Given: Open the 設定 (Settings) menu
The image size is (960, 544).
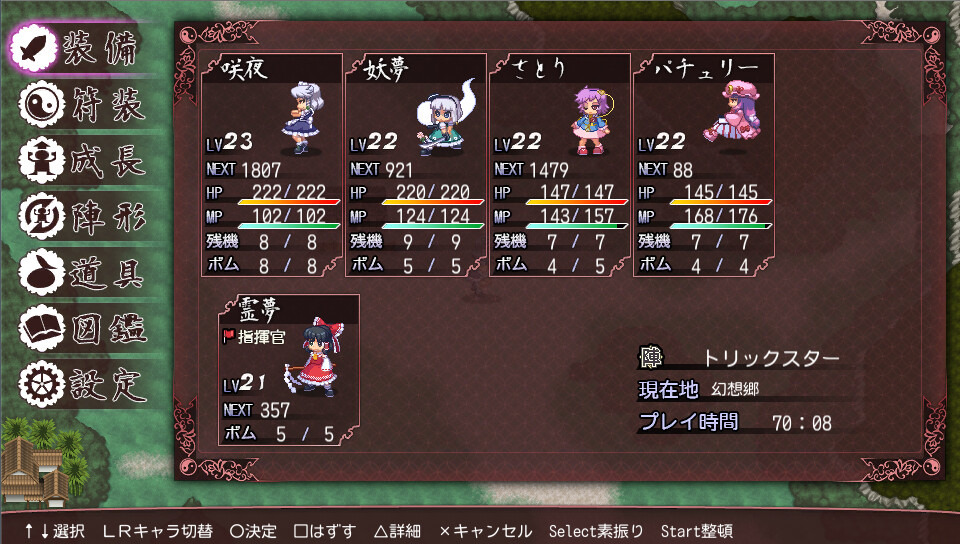Looking at the screenshot, I should pyautogui.click(x=80, y=384).
